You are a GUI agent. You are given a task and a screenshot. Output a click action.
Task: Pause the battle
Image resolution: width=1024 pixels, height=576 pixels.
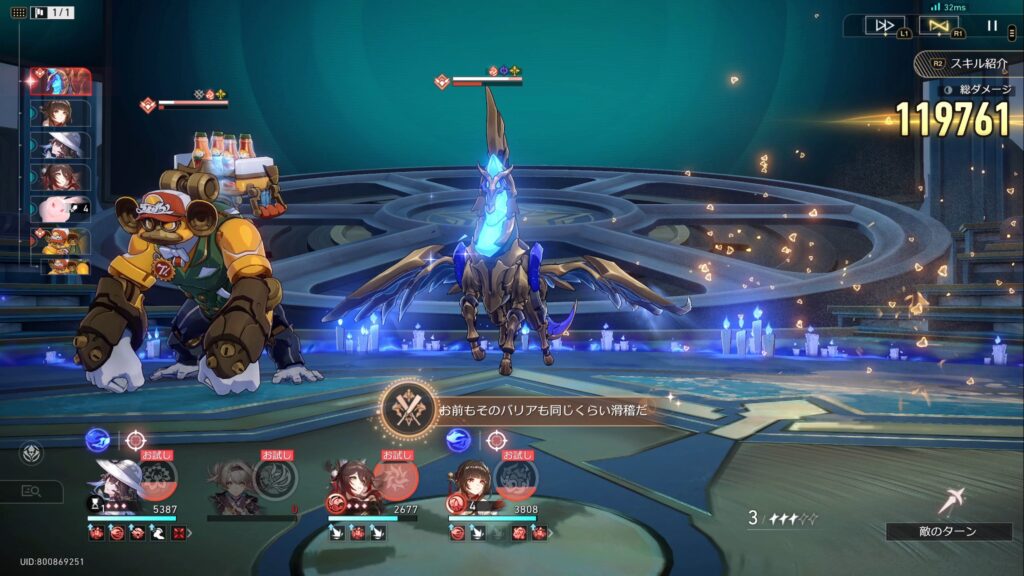point(992,26)
